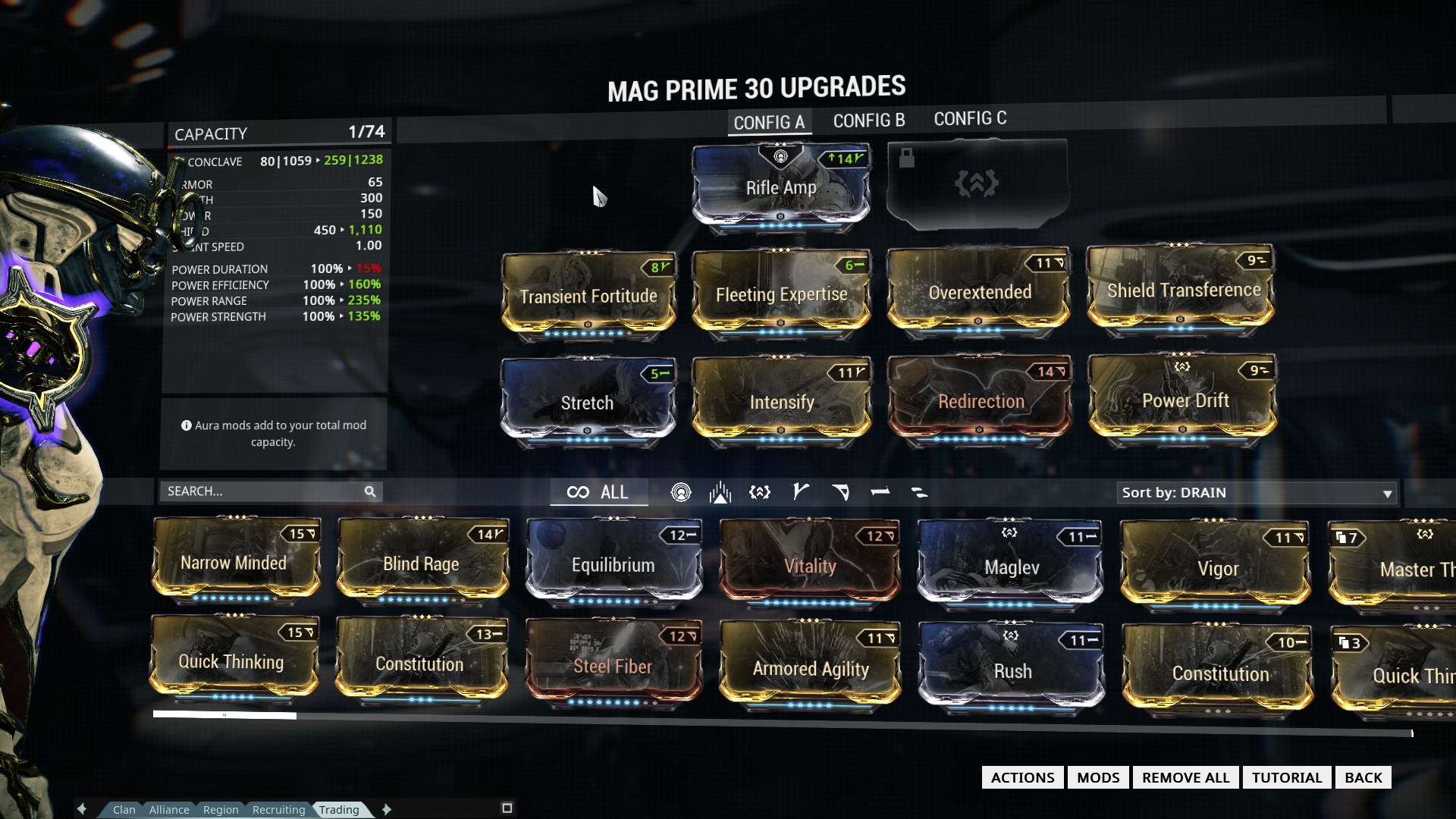Open the TUTORIAL
Viewport: 1456px width, 819px height.
point(1286,777)
